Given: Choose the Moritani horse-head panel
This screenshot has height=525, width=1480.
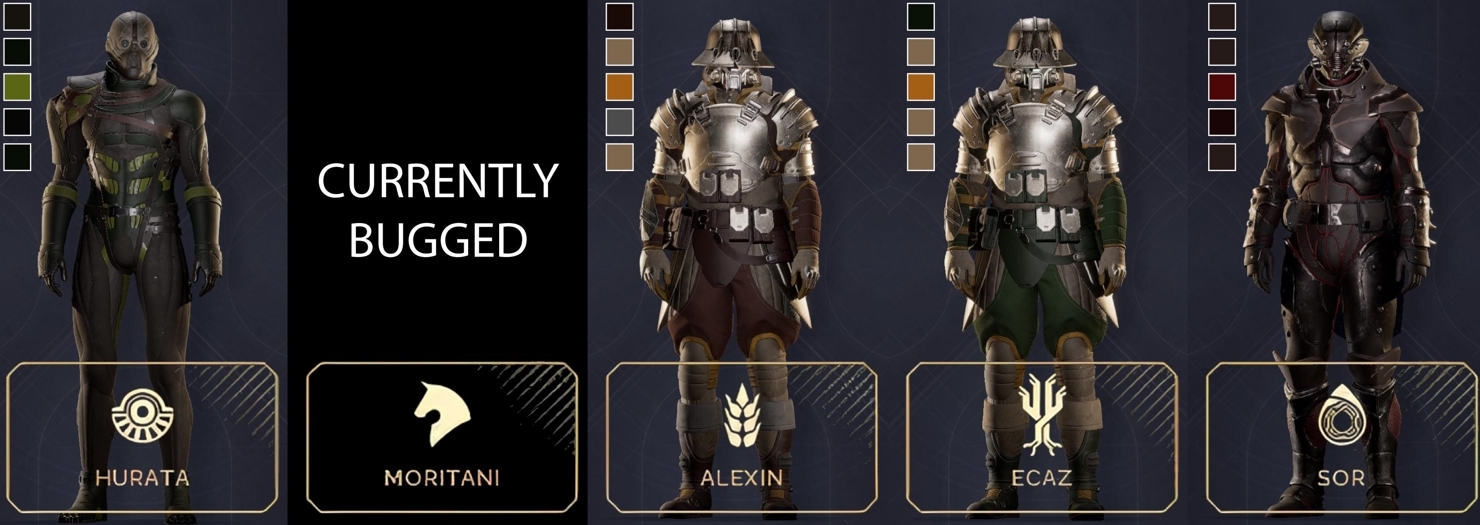Looking at the screenshot, I should coord(442,437).
